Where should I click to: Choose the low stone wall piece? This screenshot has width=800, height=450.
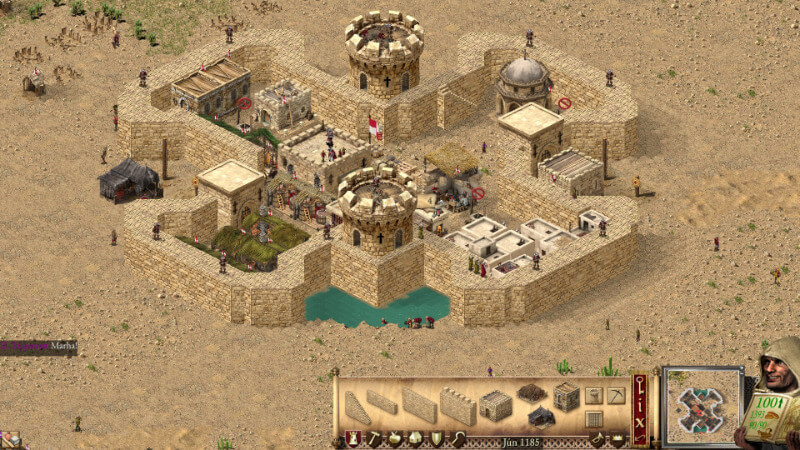click(x=381, y=403)
